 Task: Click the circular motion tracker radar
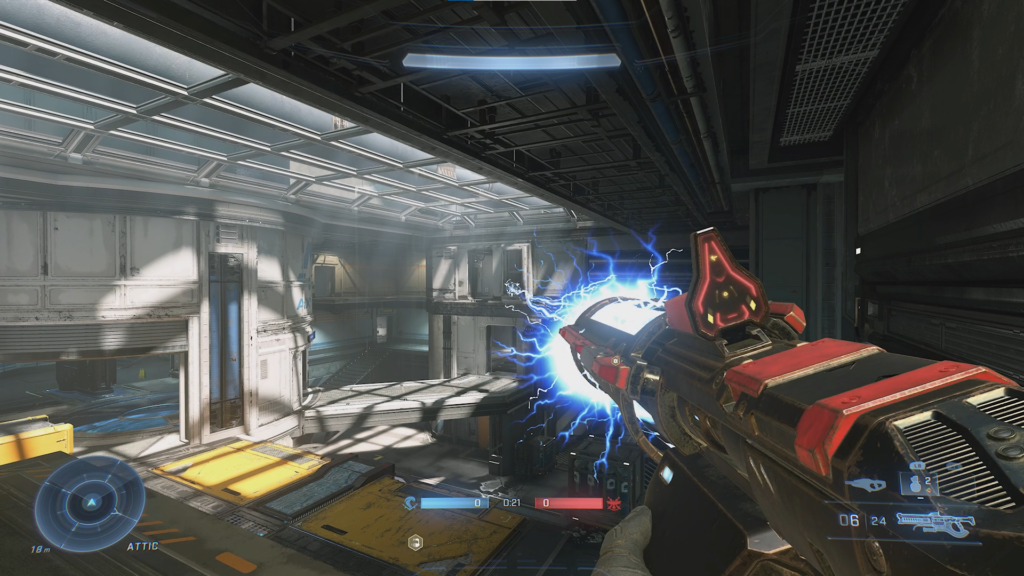click(90, 502)
